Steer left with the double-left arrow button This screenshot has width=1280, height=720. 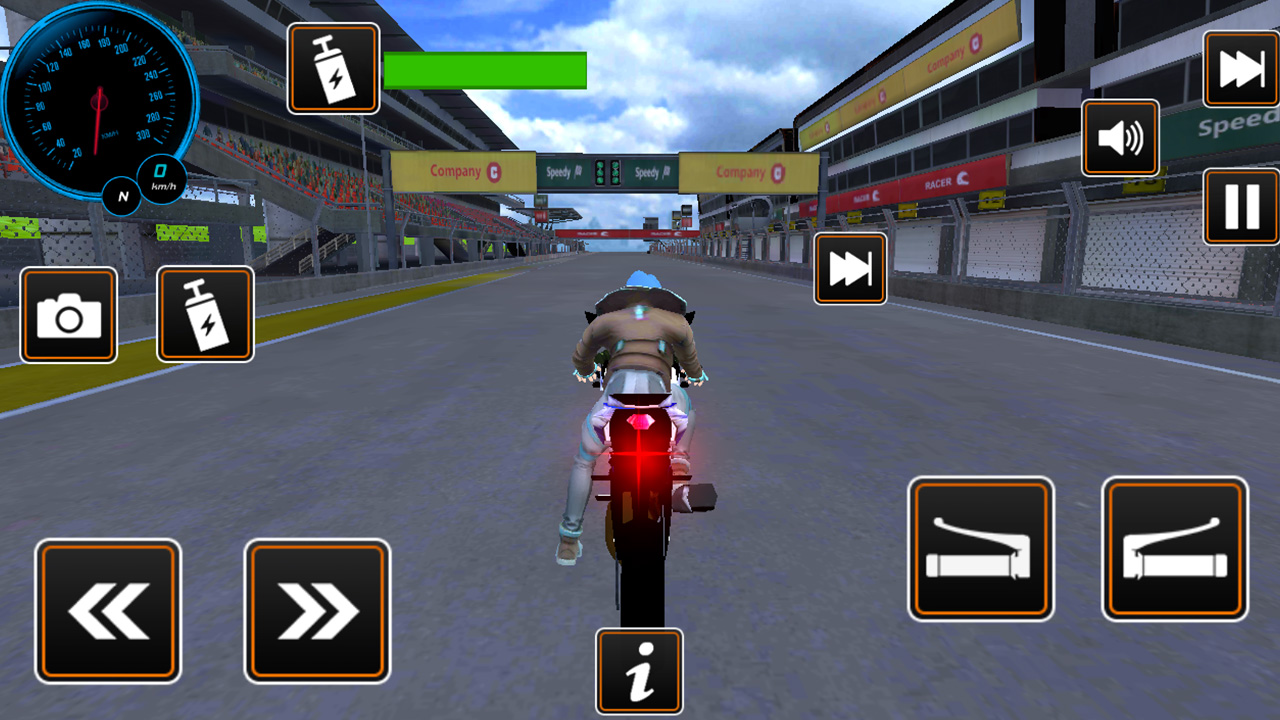tap(107, 608)
